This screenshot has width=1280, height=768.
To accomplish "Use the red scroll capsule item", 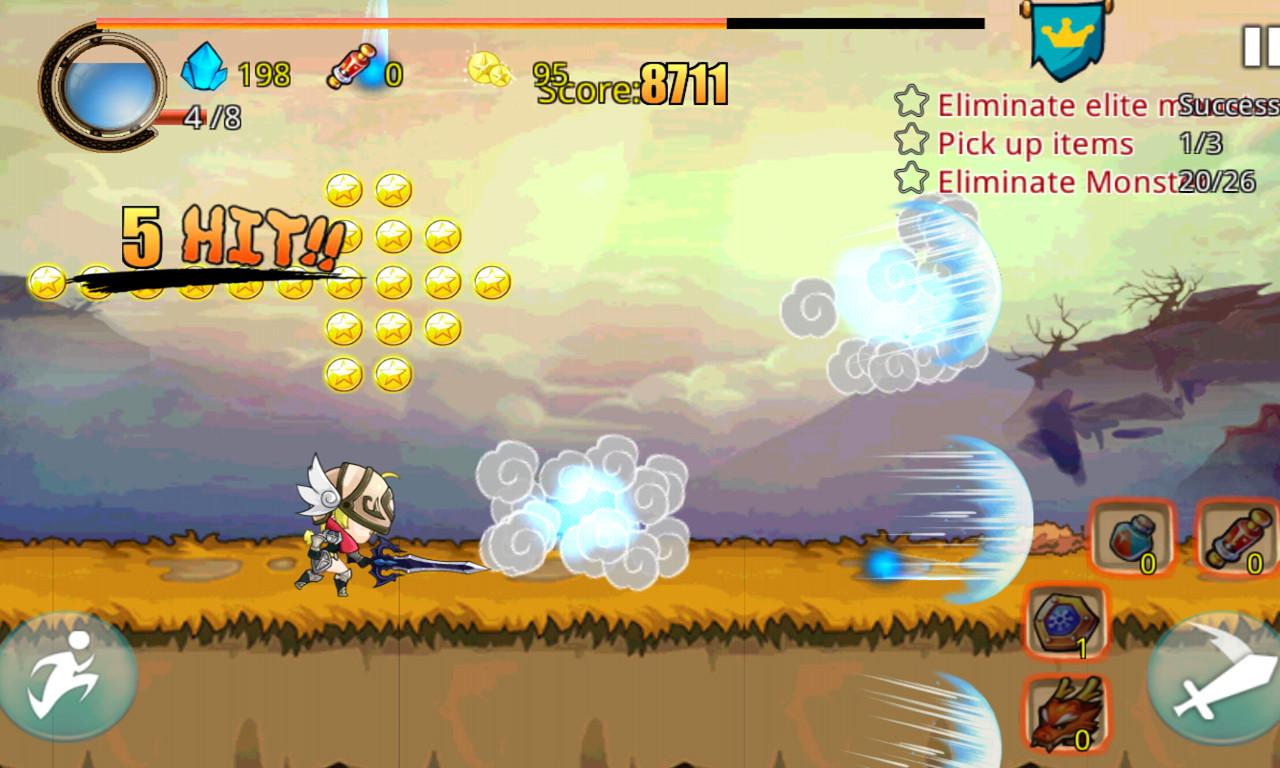I will coord(1239,538).
